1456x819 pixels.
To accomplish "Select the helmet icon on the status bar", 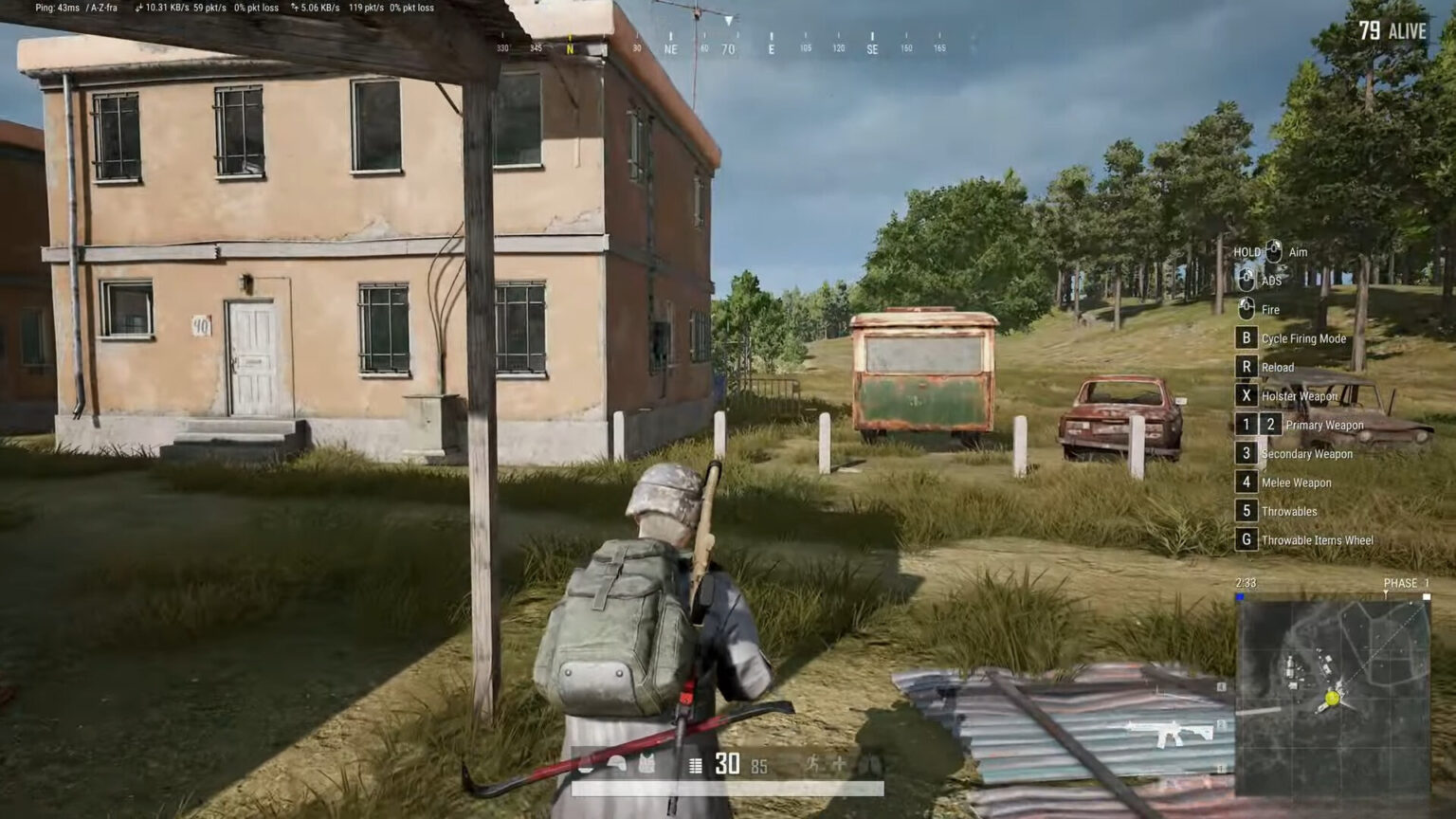I will tap(617, 765).
